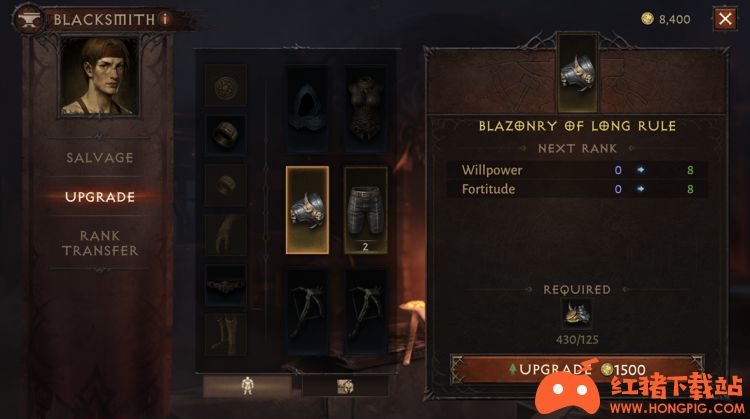Screen dimensions: 750x419
Task: Switch to the equipped character tab
Action: [247, 386]
